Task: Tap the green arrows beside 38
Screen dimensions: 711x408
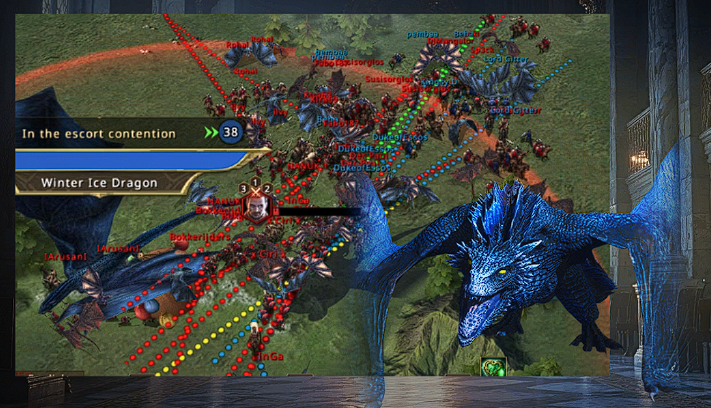Action: pos(210,132)
